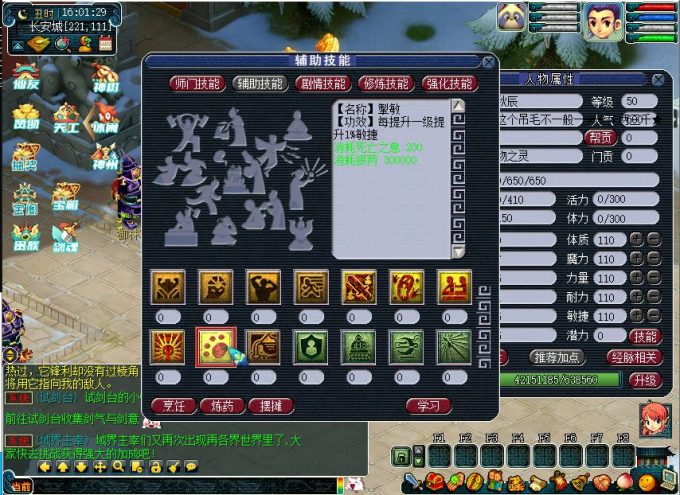The width and height of the screenshot is (680, 495).
Task: Select the green shield skill icon
Action: 311,346
